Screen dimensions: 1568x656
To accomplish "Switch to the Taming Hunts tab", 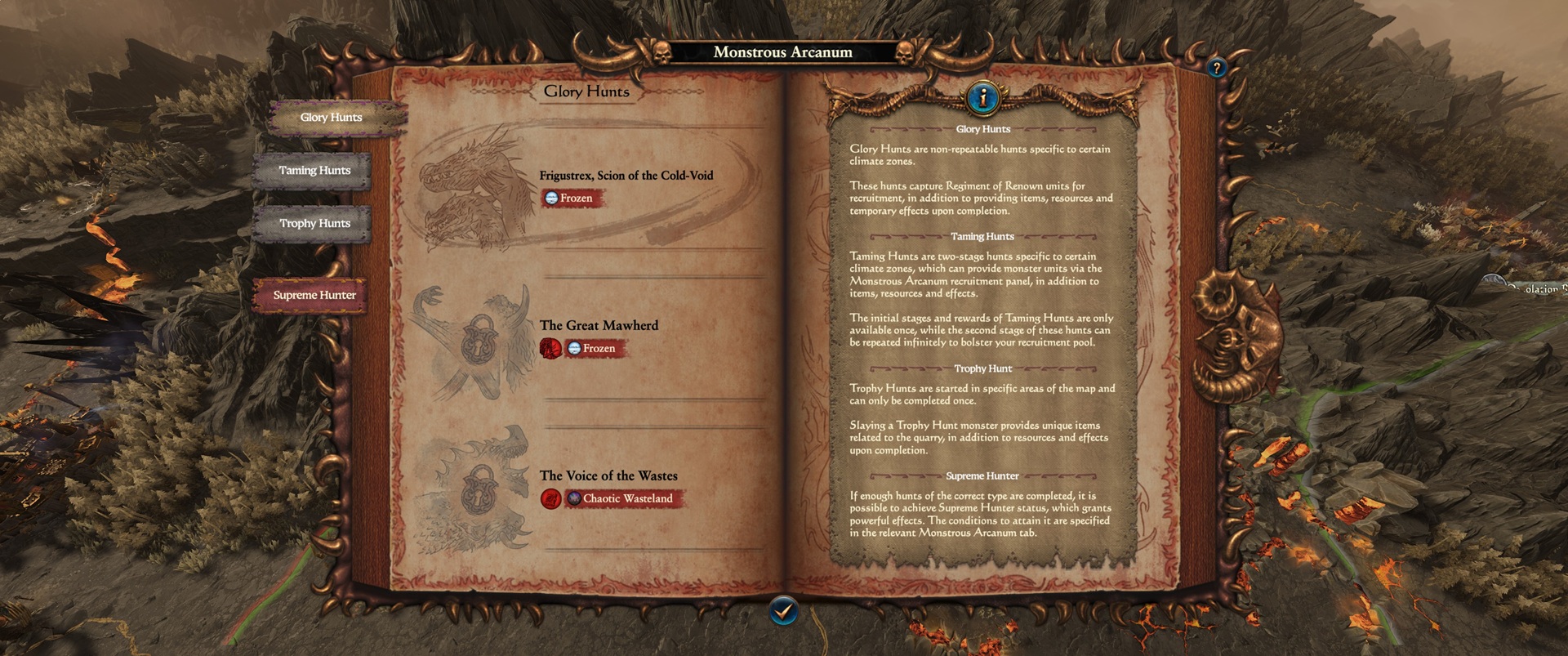I will click(x=314, y=170).
